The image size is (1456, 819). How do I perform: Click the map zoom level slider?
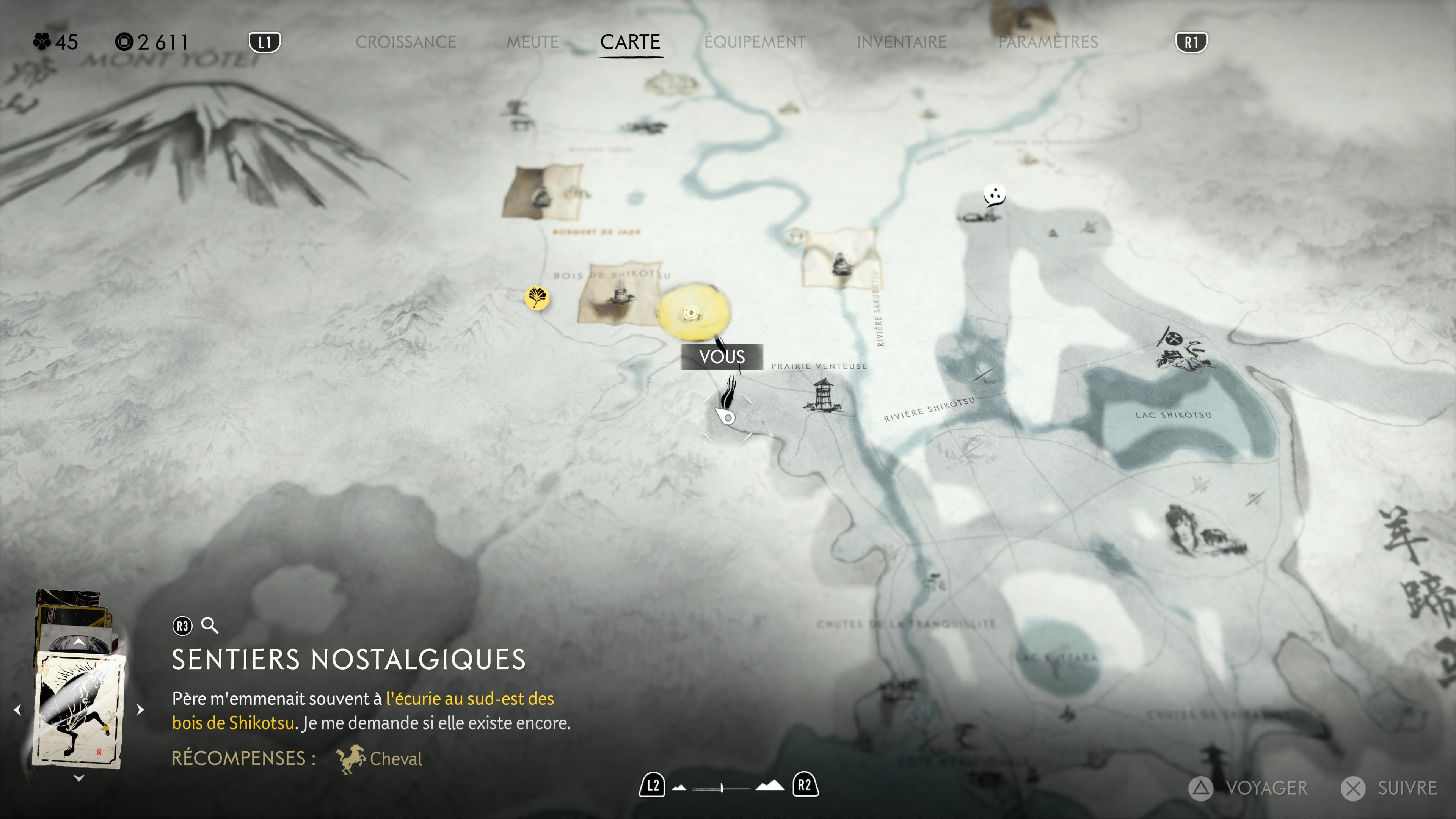[722, 787]
